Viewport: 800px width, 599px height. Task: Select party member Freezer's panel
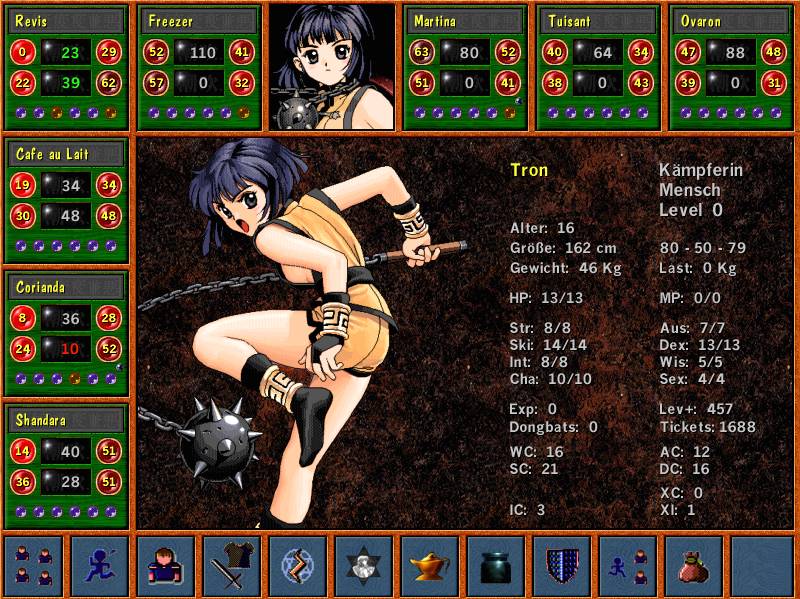[200, 67]
